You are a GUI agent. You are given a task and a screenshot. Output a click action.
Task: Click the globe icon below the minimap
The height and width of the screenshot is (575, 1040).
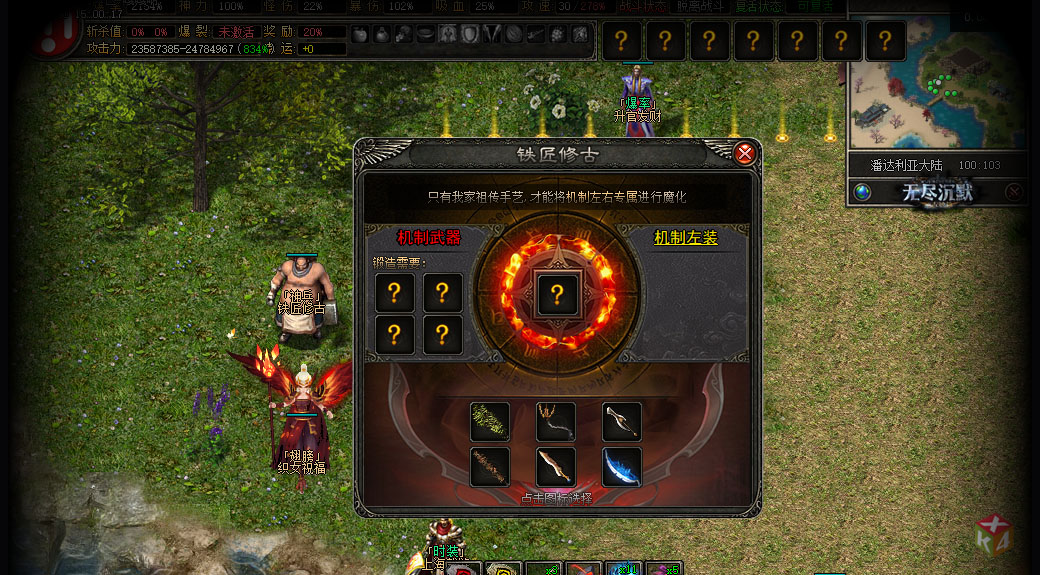(x=862, y=192)
